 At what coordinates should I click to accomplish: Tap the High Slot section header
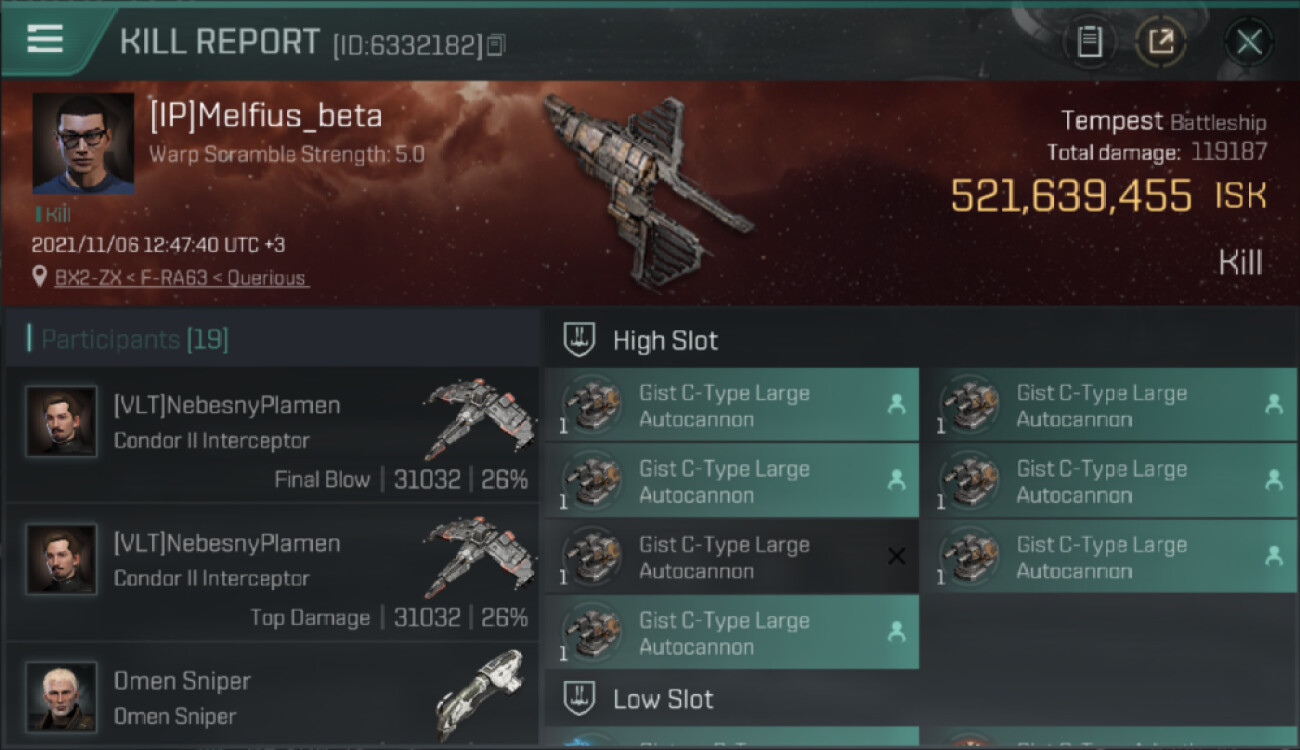point(665,341)
